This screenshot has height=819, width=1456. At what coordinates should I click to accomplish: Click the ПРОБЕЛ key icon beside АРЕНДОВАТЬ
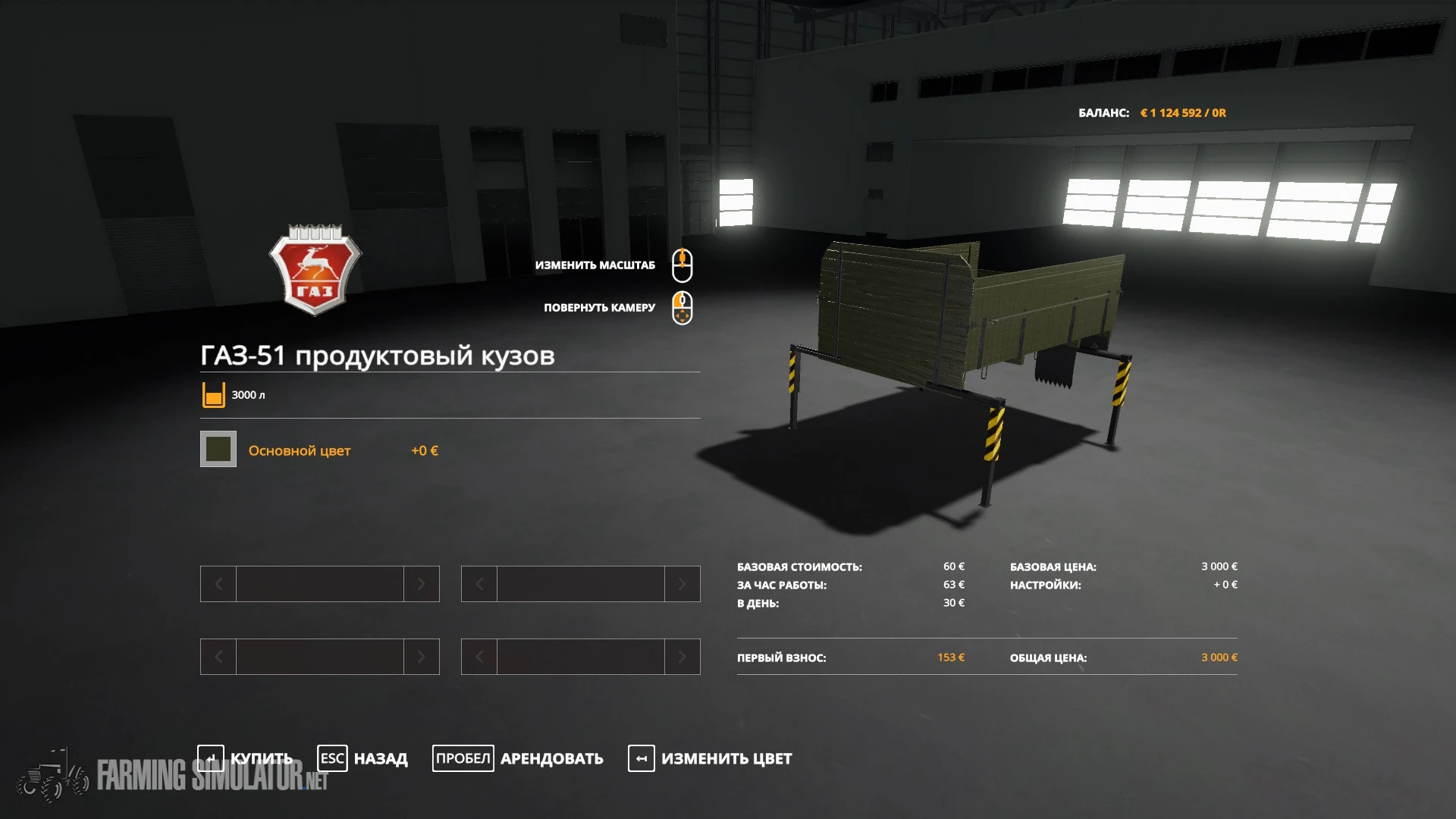point(463,758)
